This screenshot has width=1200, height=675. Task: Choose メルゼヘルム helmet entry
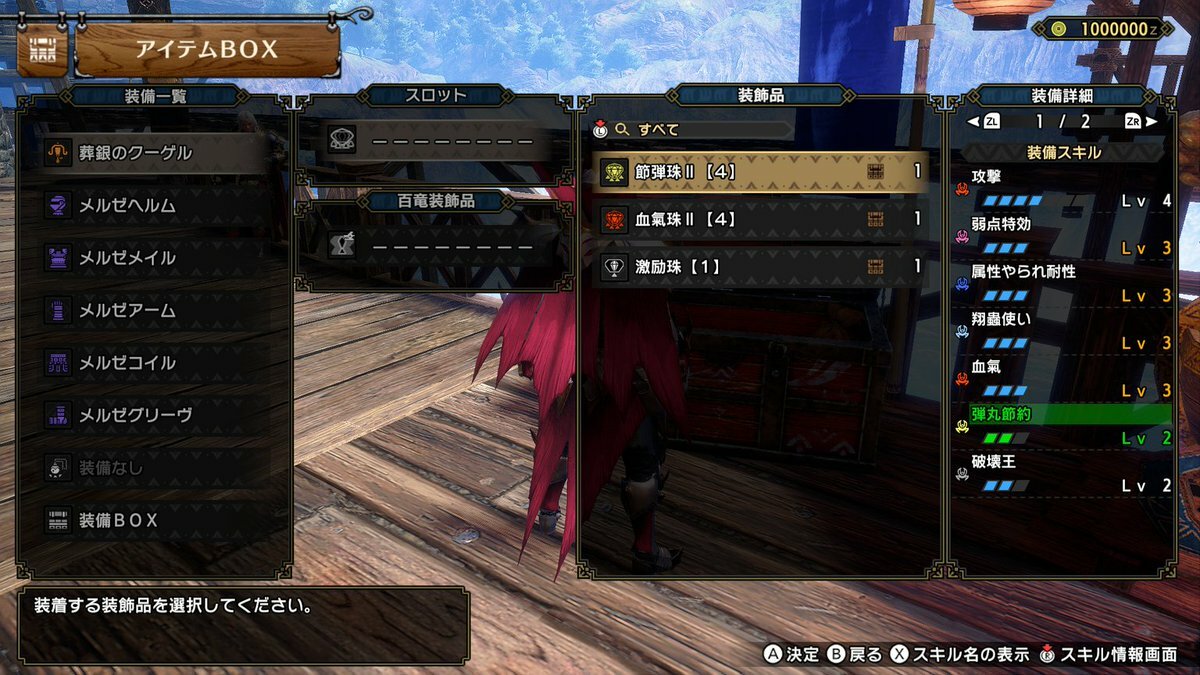(155, 206)
